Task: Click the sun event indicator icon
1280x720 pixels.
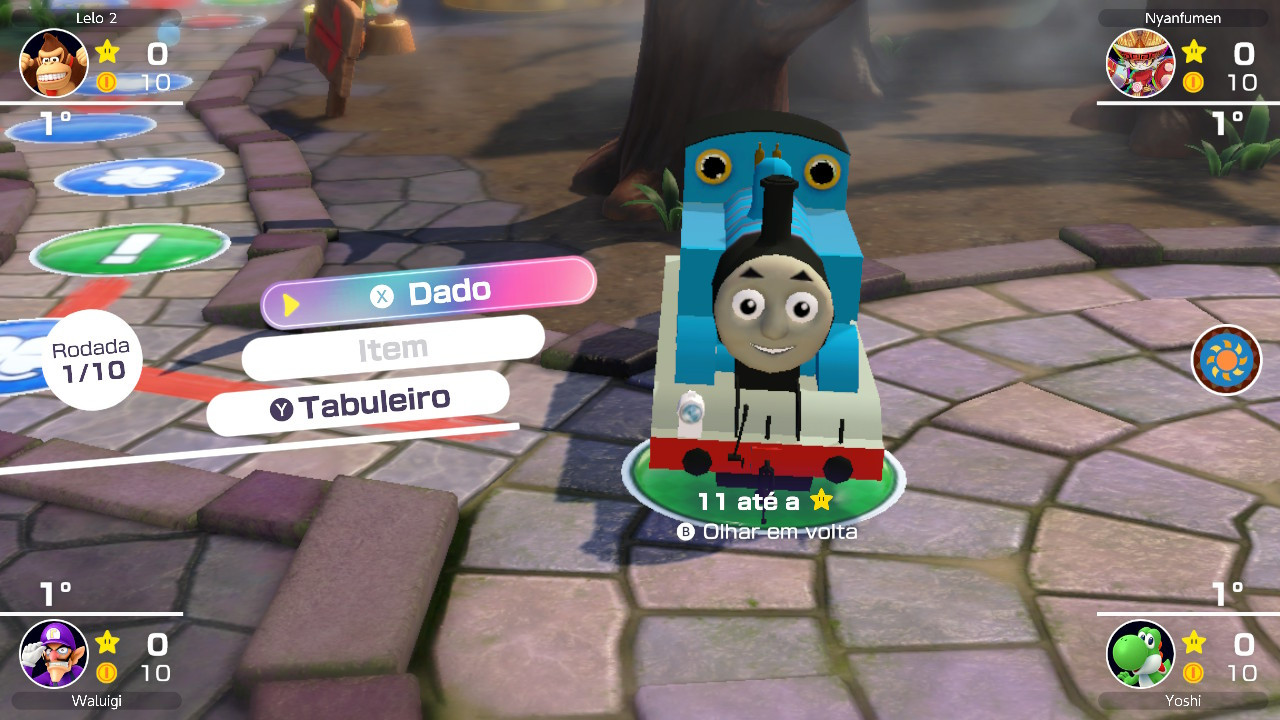Action: coord(1227,360)
